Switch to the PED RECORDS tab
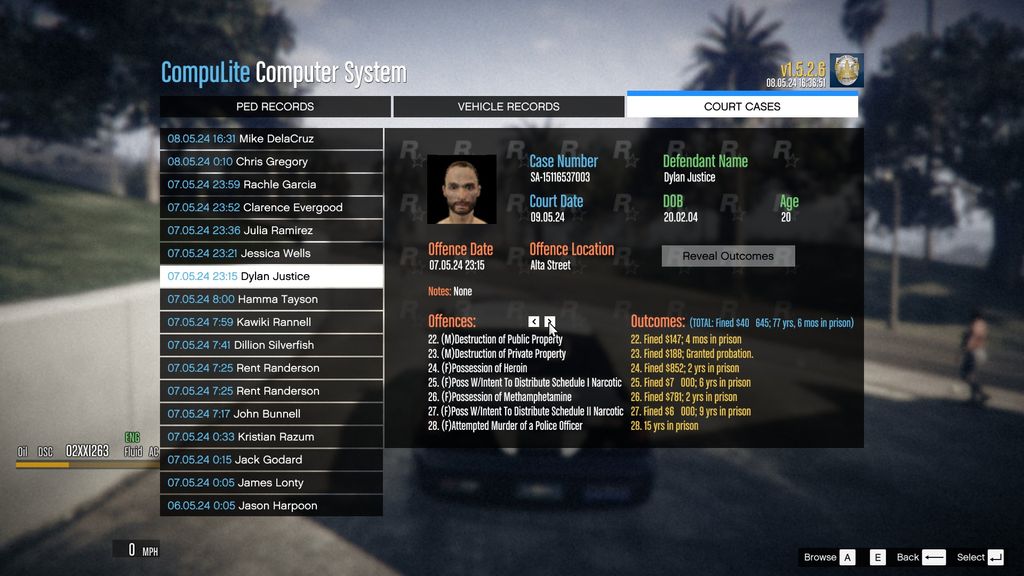The width and height of the screenshot is (1024, 576). point(275,107)
